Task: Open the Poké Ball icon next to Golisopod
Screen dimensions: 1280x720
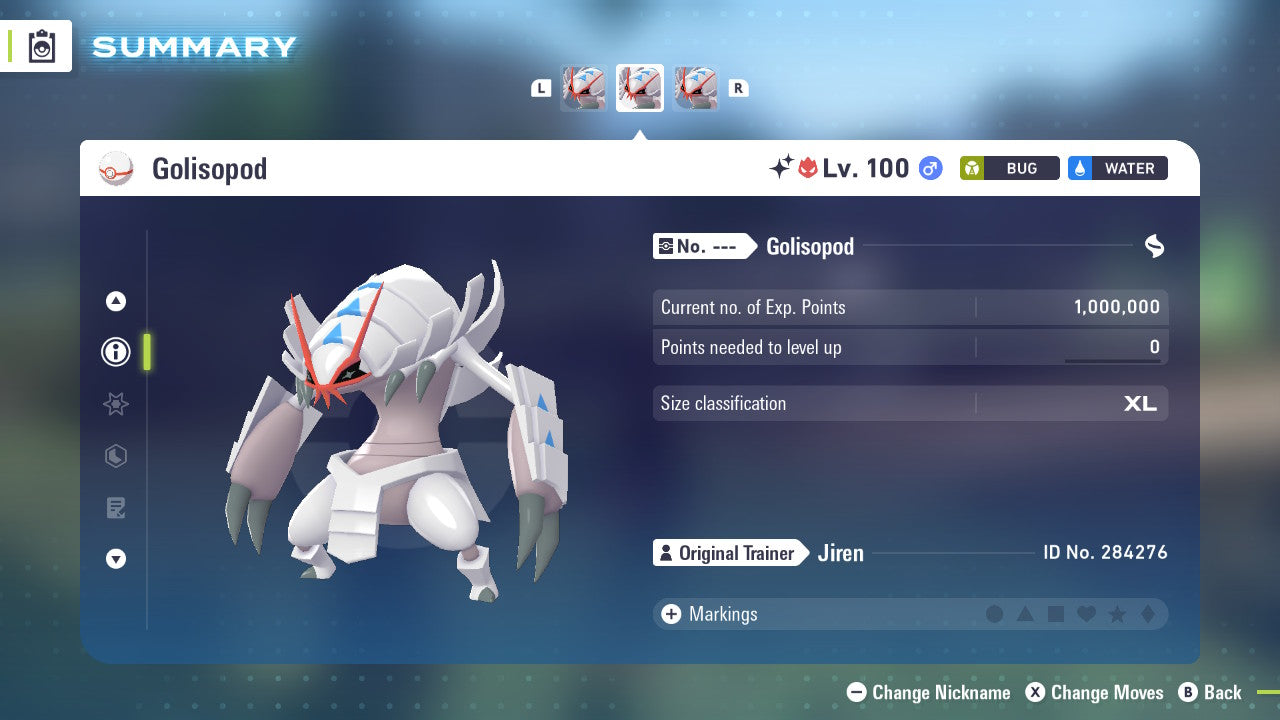Action: 114,168
